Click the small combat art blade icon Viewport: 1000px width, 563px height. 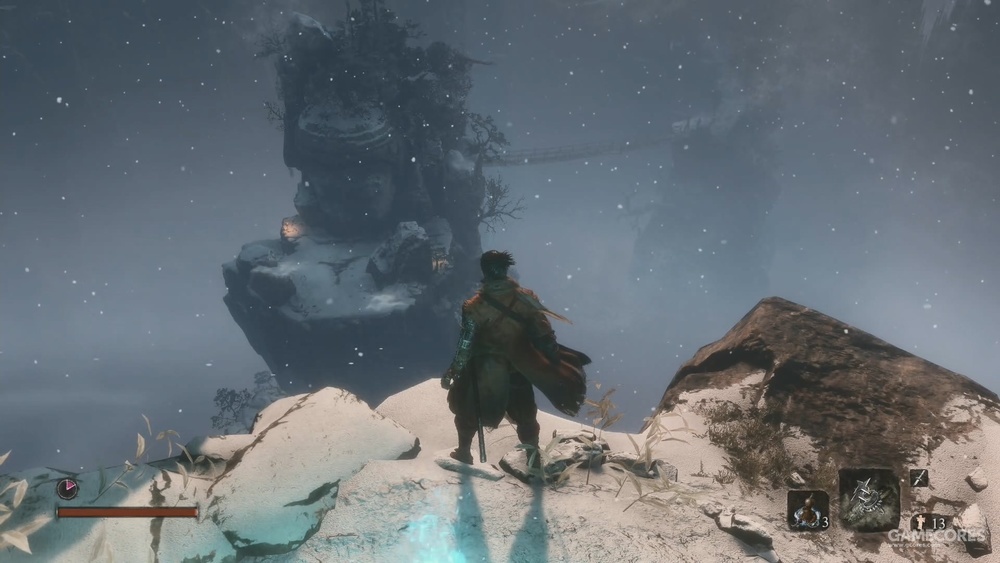918,478
